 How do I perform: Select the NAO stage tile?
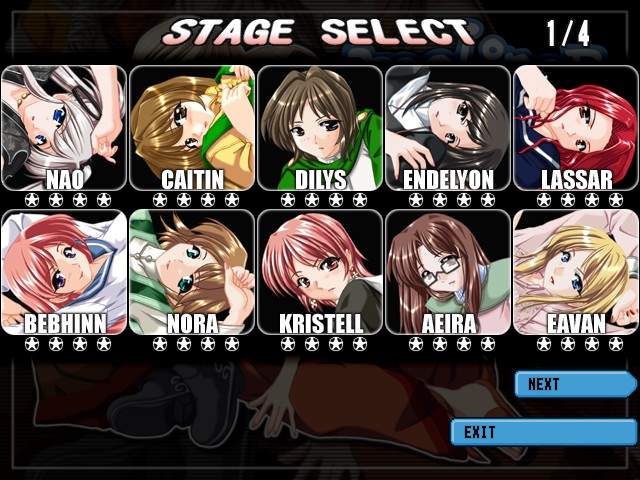(64, 127)
